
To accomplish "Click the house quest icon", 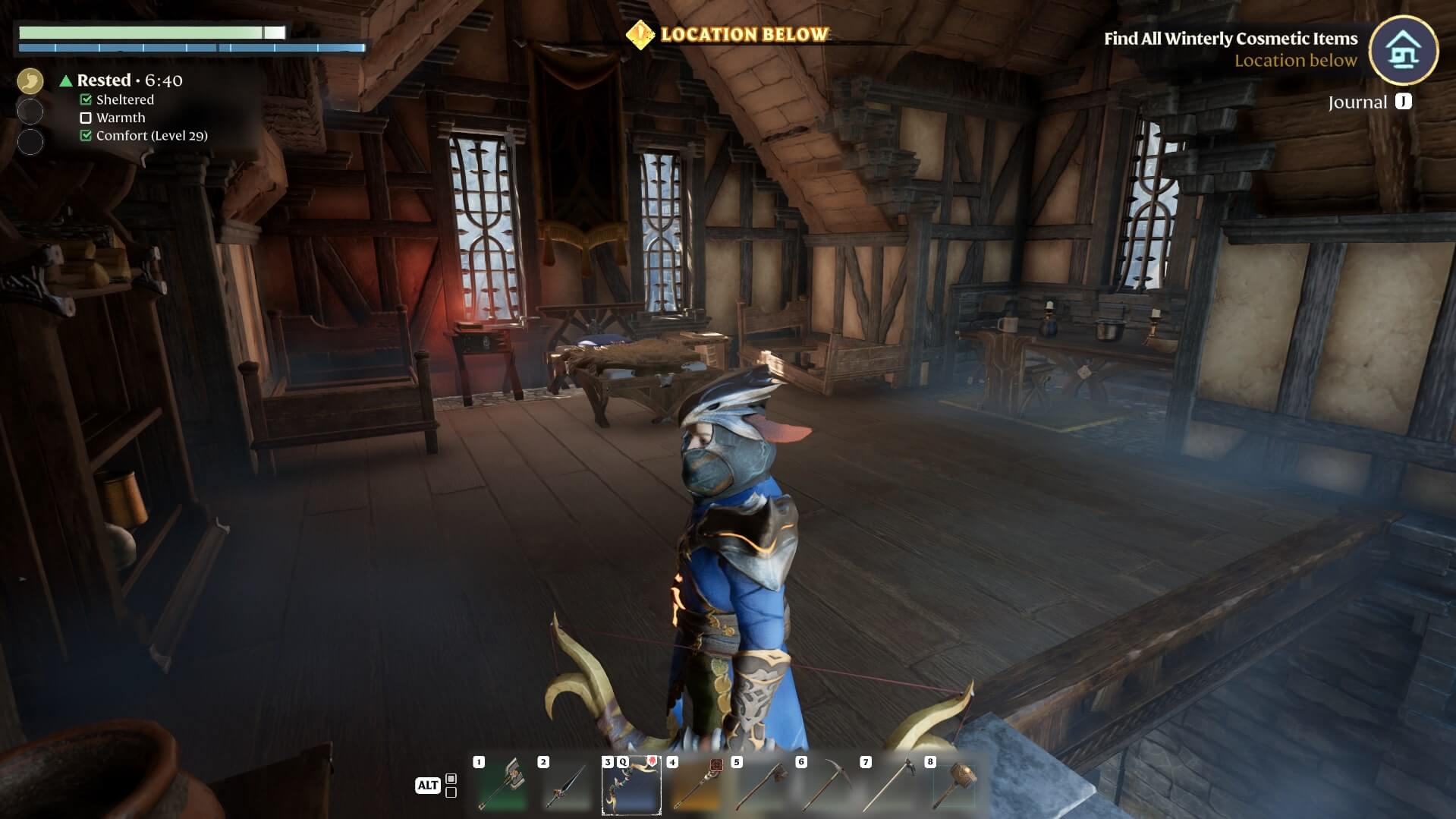I will (x=1403, y=50).
